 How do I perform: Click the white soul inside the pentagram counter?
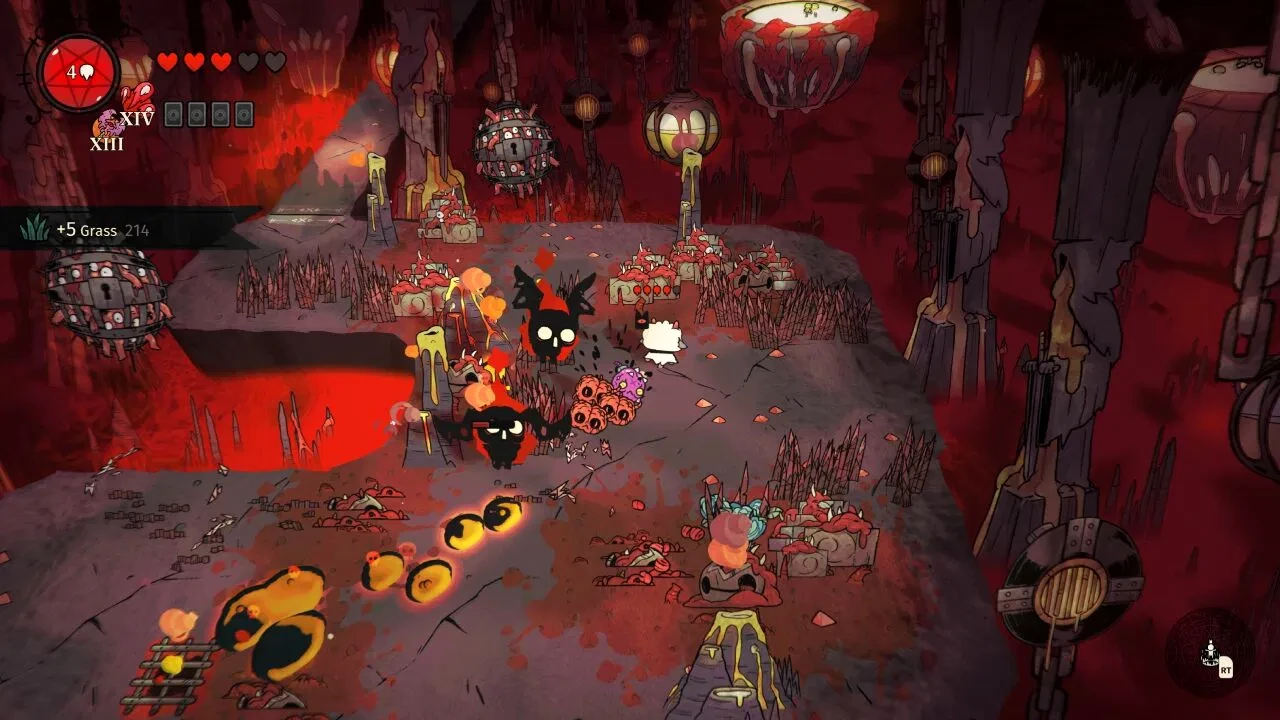(87, 72)
